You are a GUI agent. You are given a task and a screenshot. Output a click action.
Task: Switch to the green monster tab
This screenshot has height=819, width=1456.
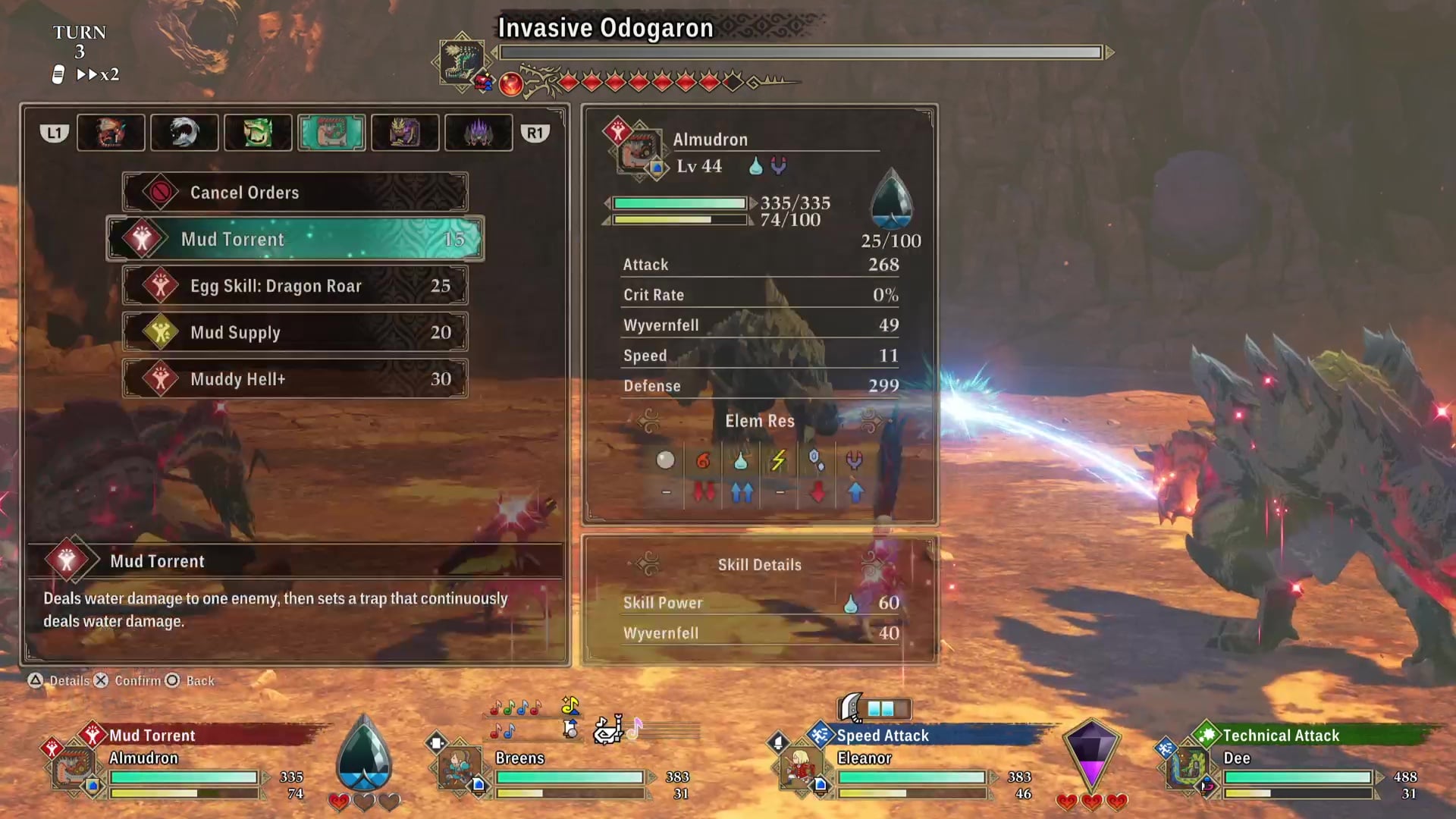coord(258,133)
